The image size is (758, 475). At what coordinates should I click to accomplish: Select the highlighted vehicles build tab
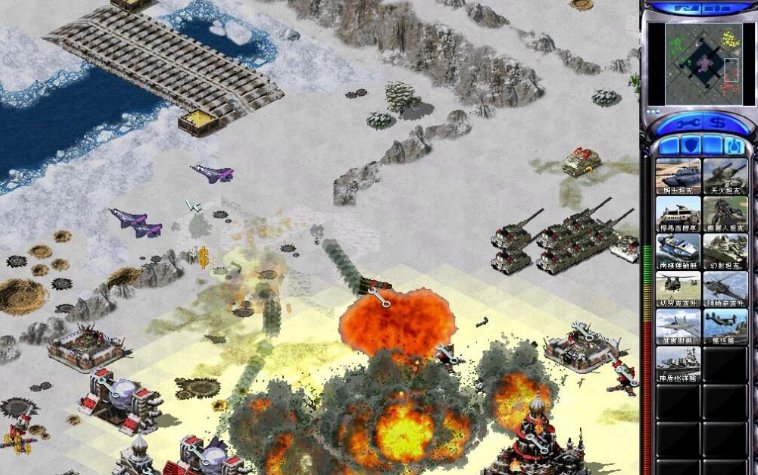[x=733, y=146]
